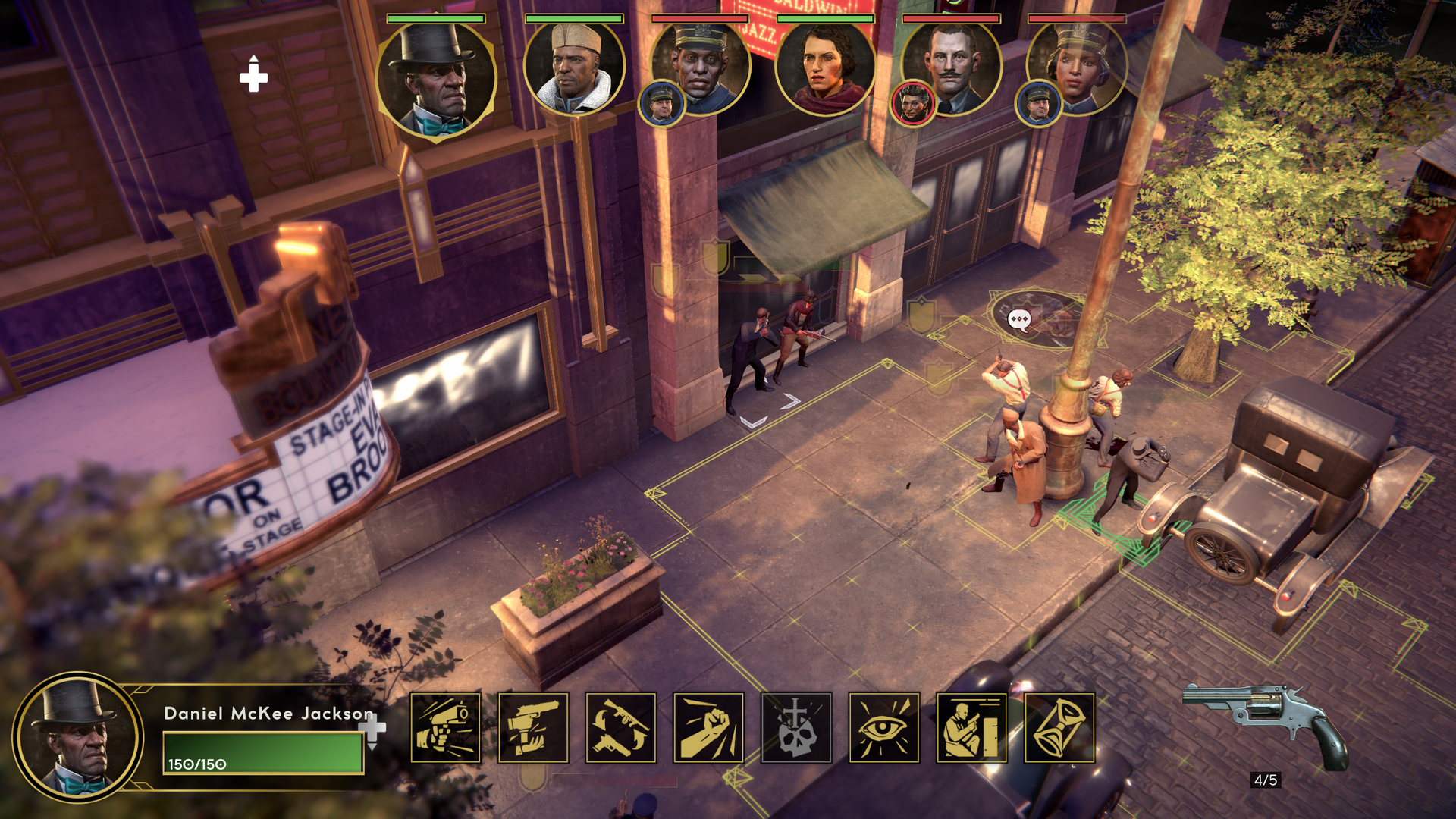Screen dimensions: 1456x819
Task: Select the female police officer turn portrait
Action: tap(1077, 68)
